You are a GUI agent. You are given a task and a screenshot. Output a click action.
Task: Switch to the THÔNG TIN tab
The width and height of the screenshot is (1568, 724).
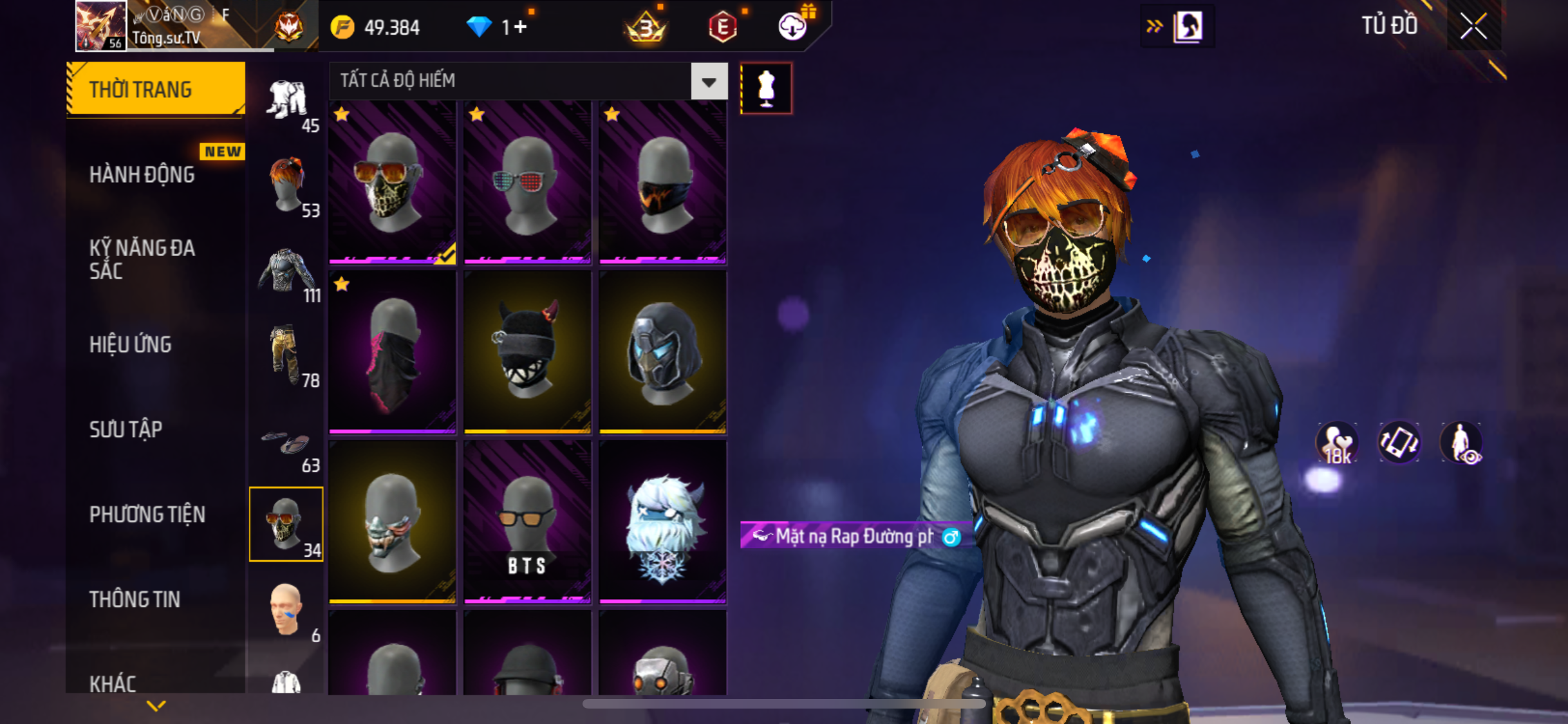pos(135,599)
